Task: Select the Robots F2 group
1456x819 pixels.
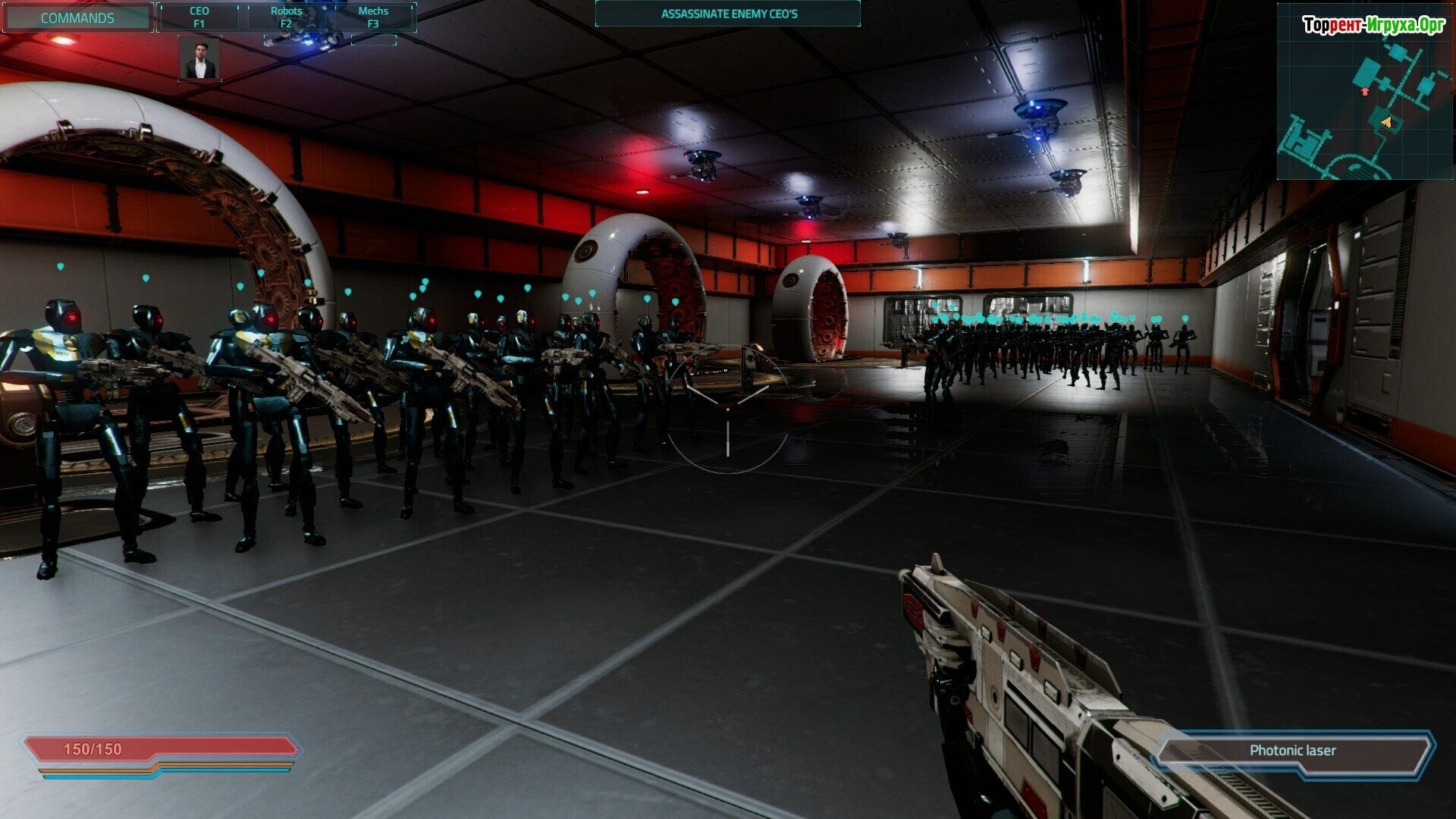Action: (x=286, y=17)
